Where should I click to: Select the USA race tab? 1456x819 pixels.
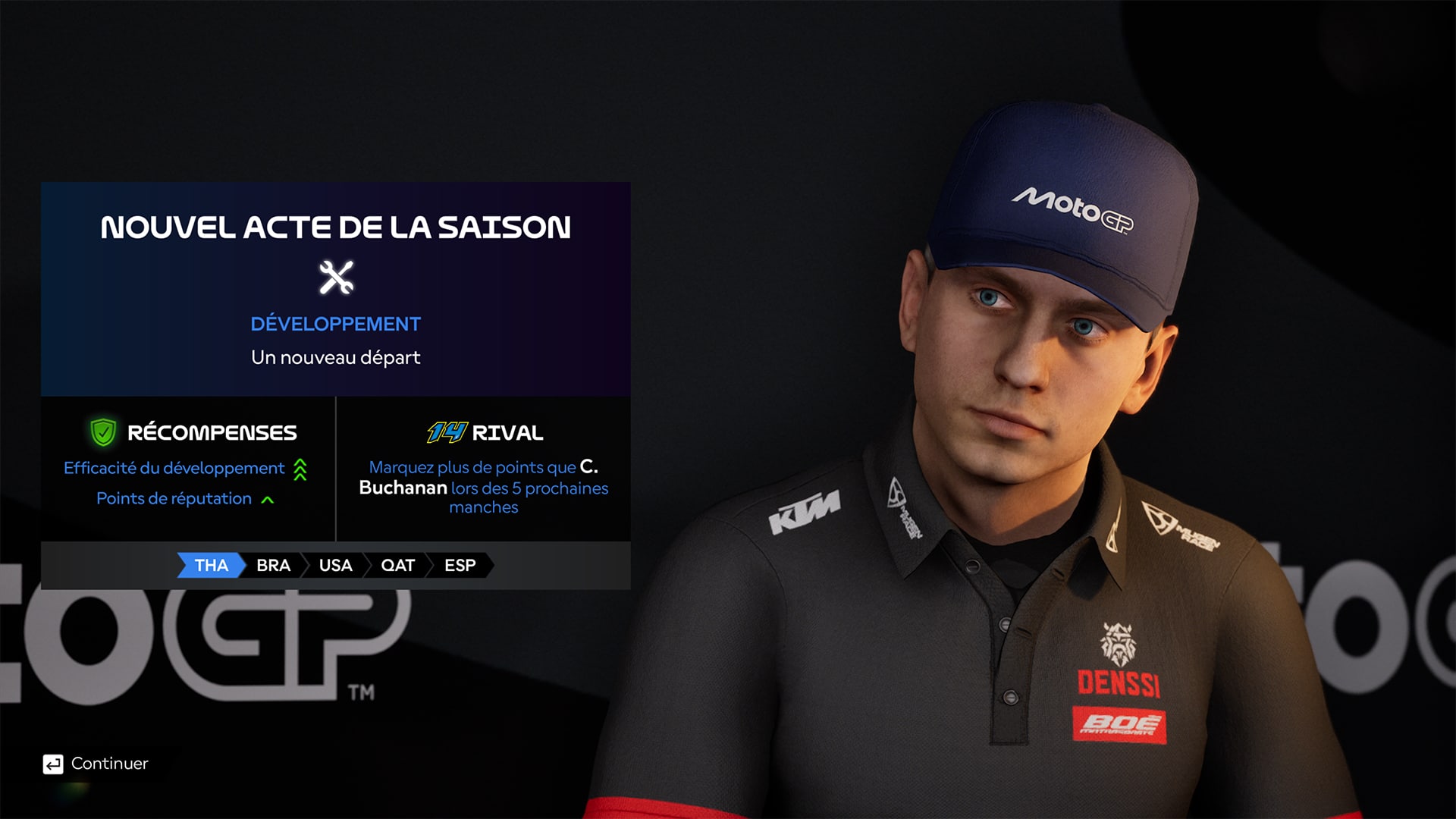[336, 565]
